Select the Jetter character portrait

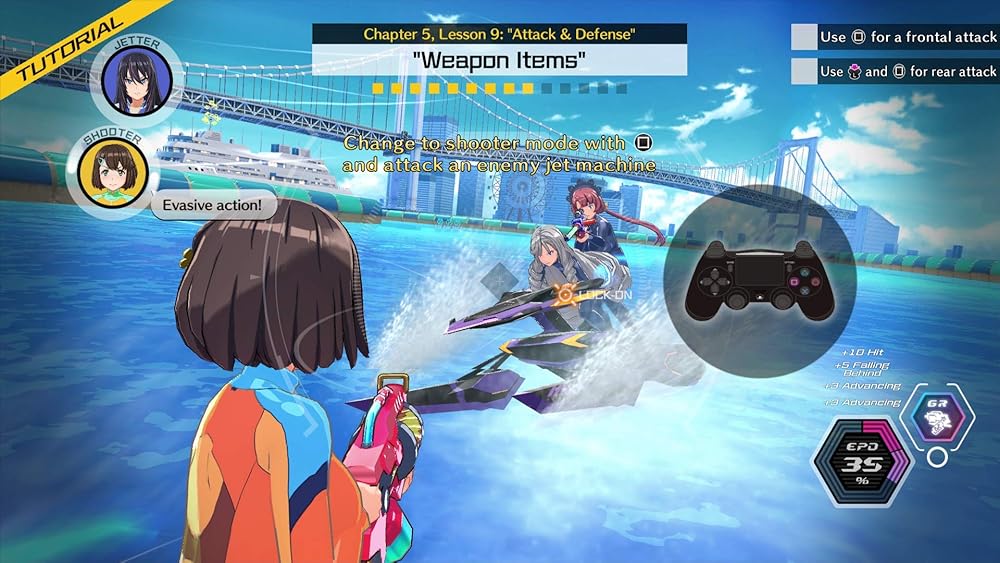click(136, 81)
